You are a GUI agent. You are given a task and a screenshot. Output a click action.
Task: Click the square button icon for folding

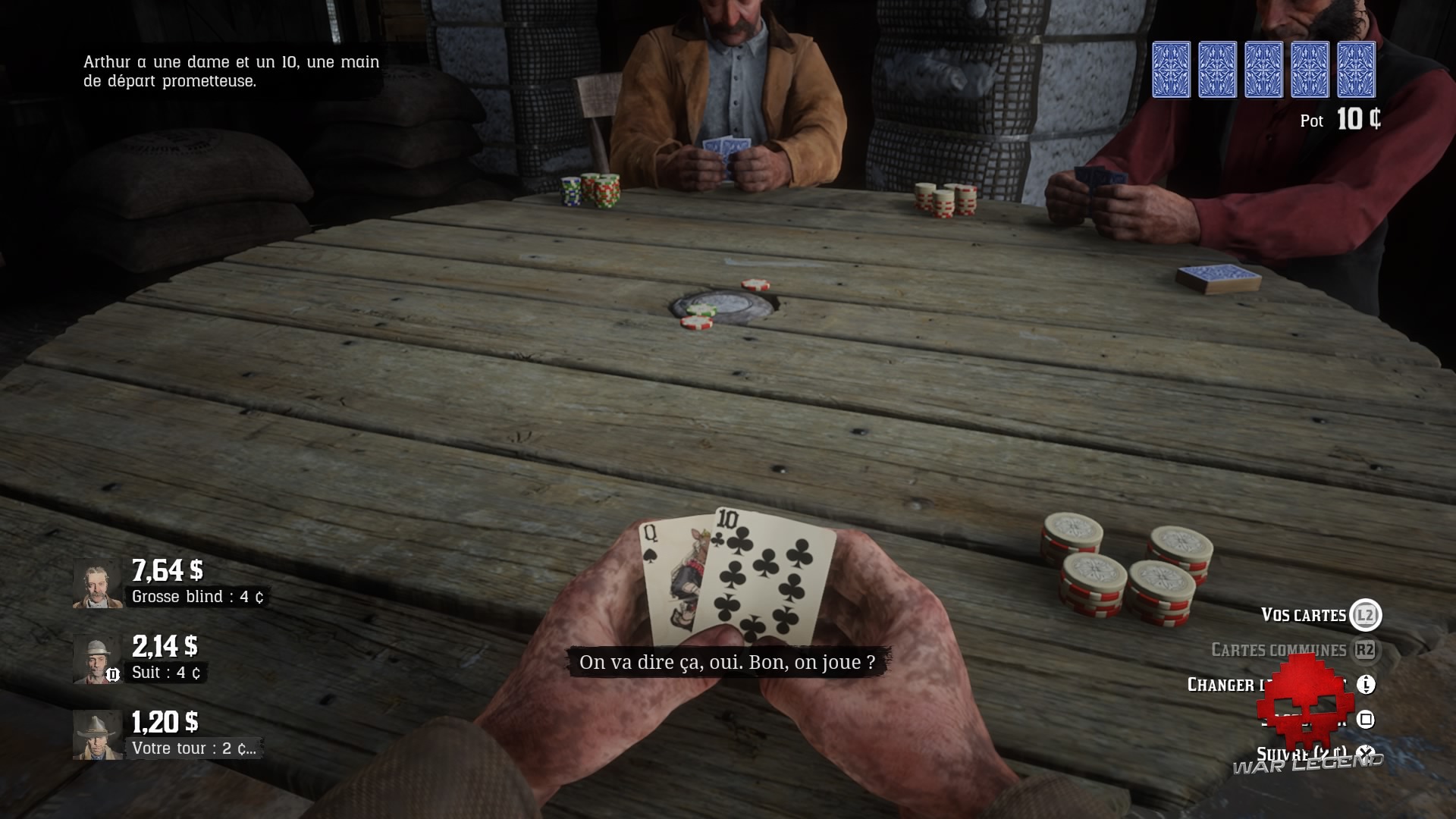pos(1367,721)
